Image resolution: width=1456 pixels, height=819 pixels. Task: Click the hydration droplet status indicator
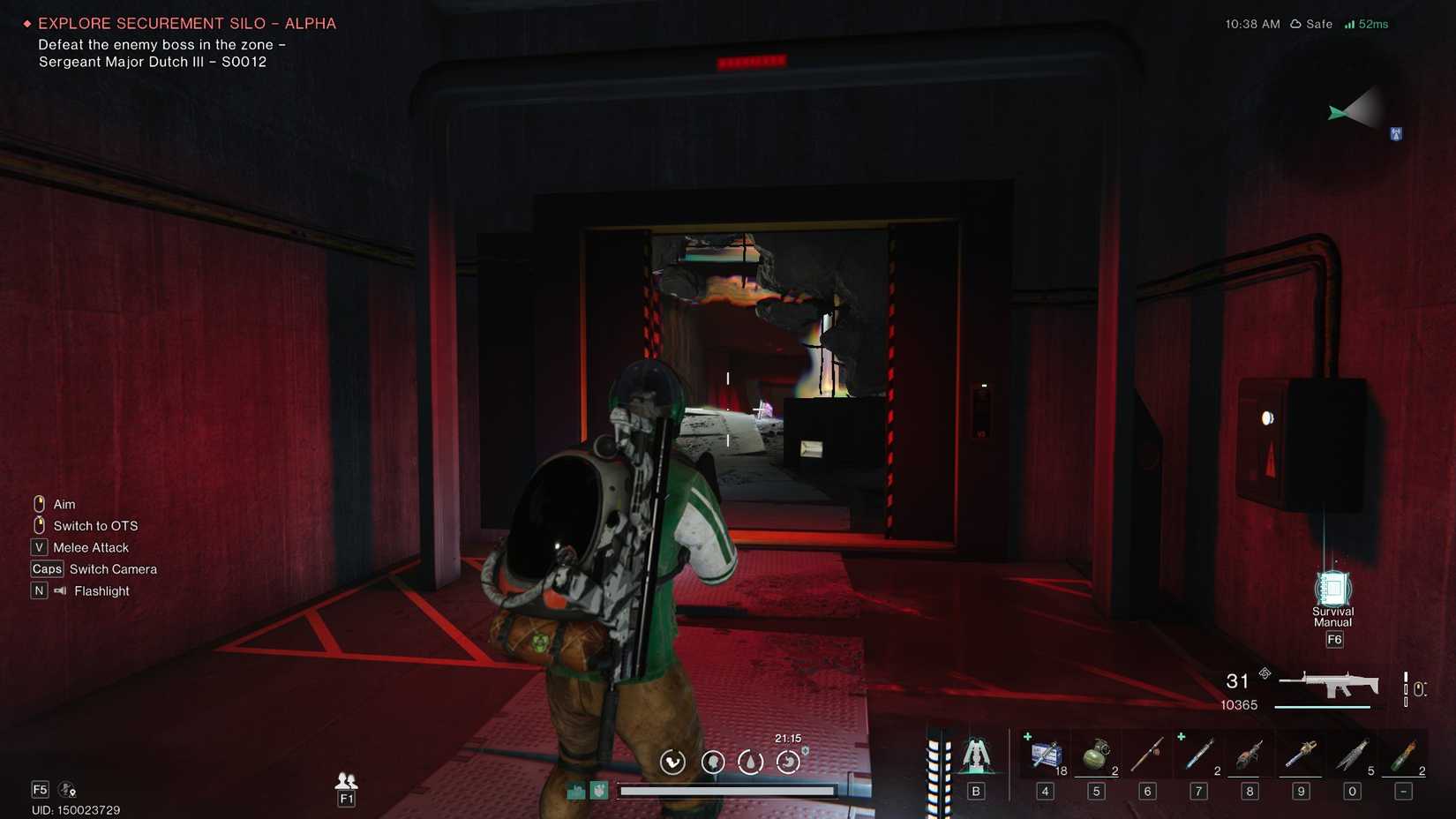[x=751, y=762]
